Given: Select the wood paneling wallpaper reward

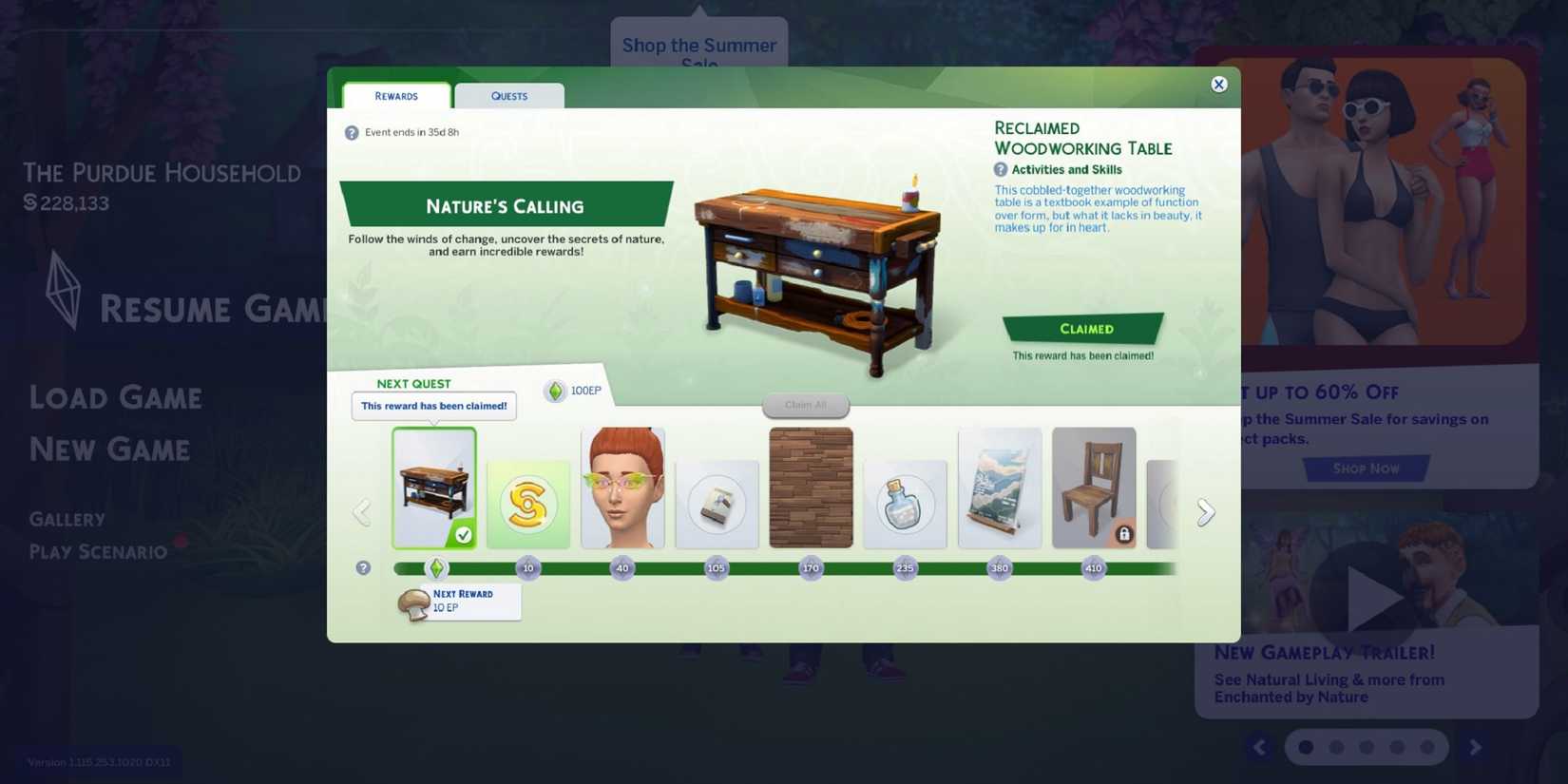Looking at the screenshot, I should coord(811,488).
